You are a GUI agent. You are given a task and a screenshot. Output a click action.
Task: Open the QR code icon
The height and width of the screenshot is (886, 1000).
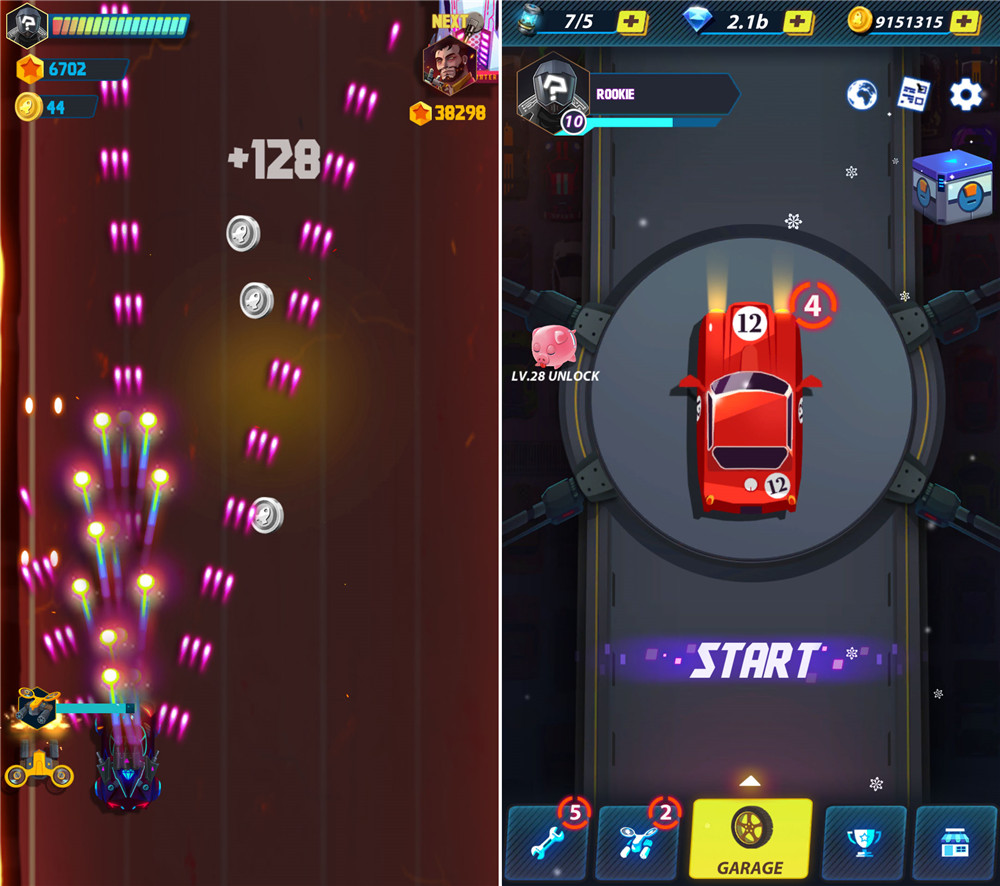pyautogui.click(x=913, y=95)
